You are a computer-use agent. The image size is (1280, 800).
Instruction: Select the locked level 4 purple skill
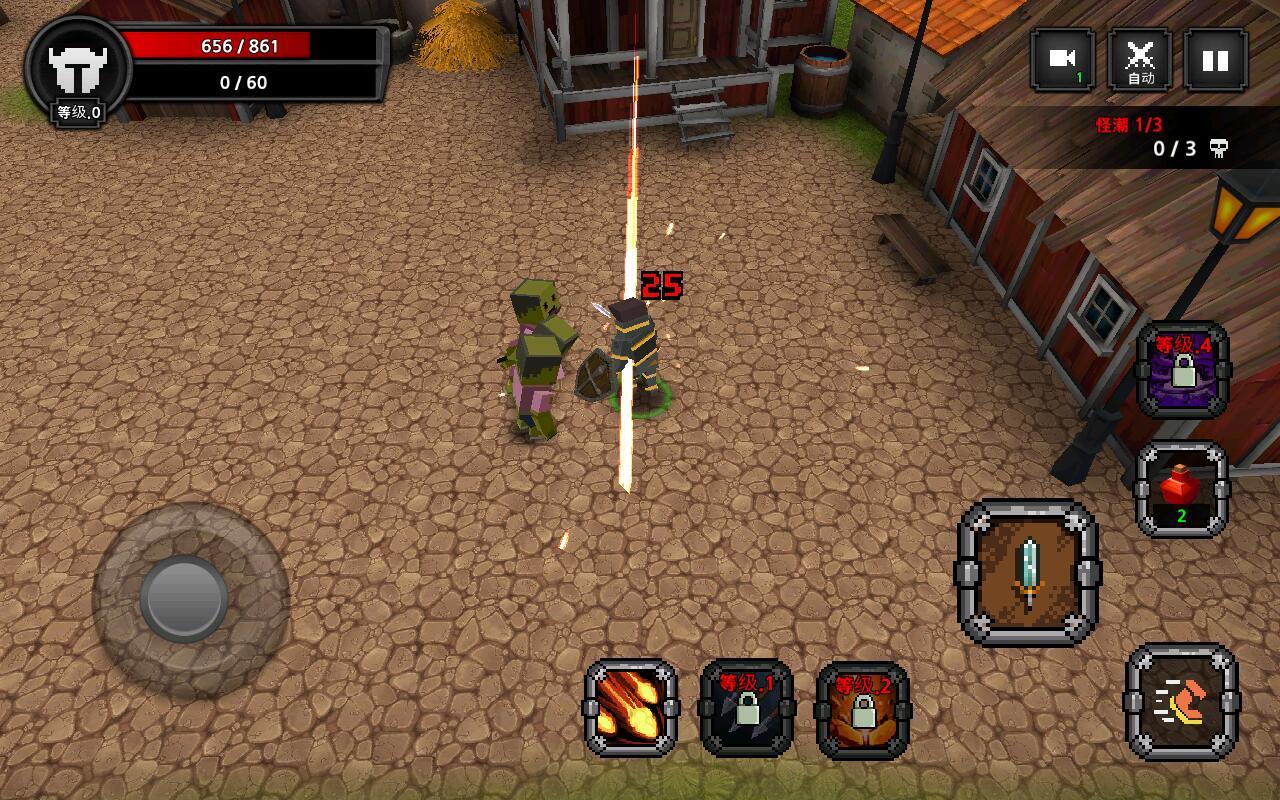pos(1183,369)
